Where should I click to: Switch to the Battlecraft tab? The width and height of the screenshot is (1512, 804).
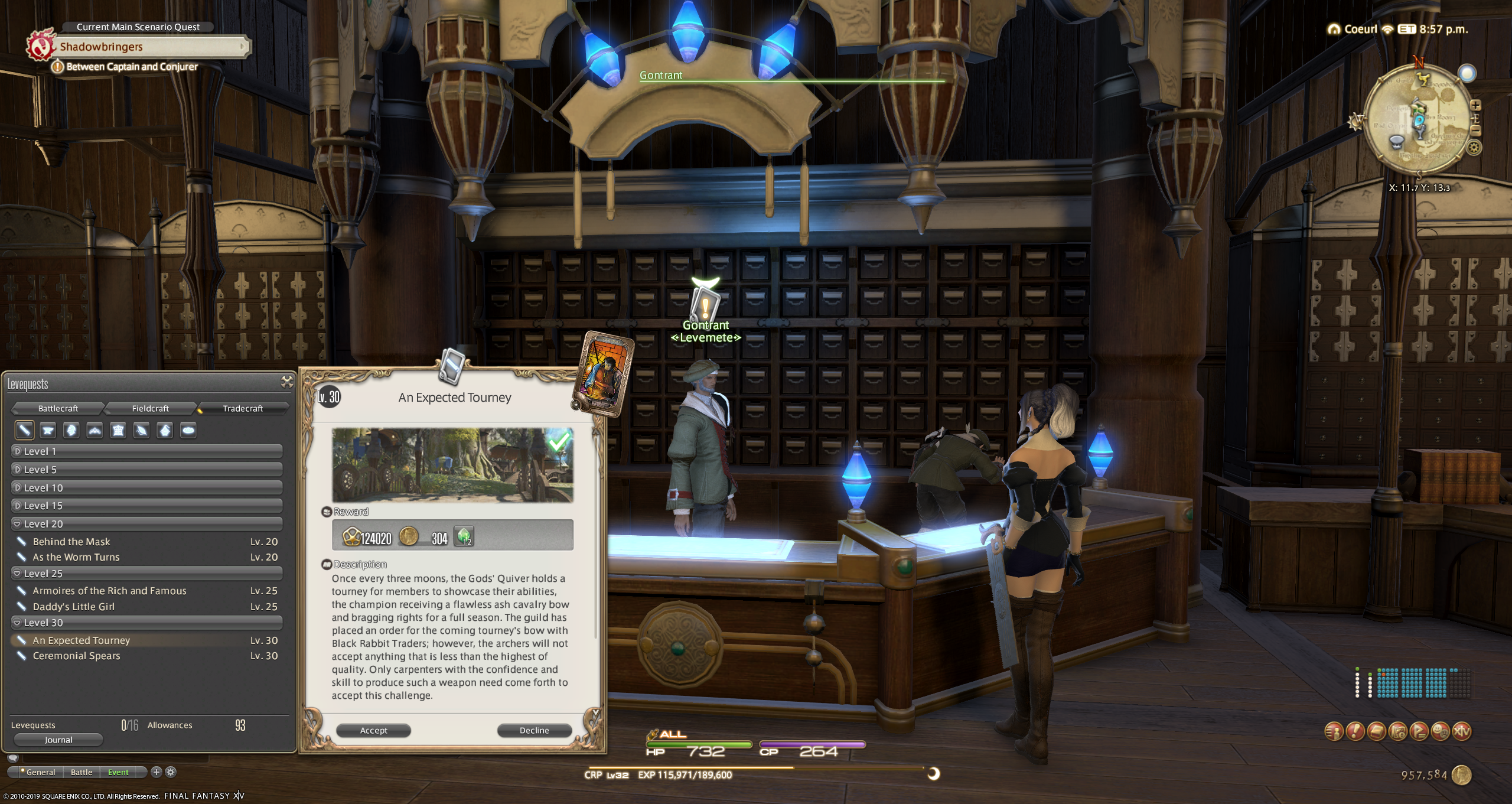click(58, 408)
